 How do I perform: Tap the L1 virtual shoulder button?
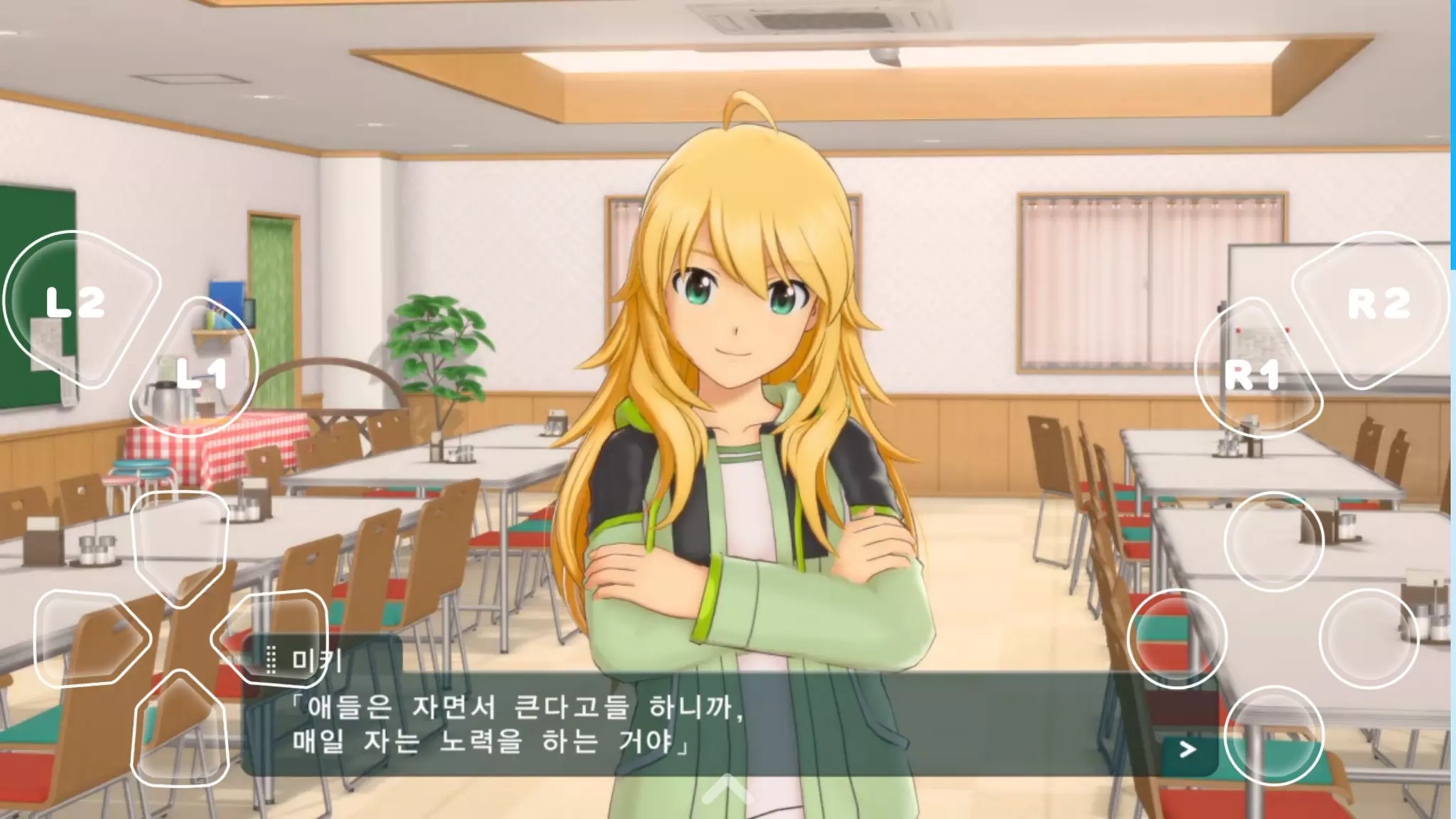(197, 370)
